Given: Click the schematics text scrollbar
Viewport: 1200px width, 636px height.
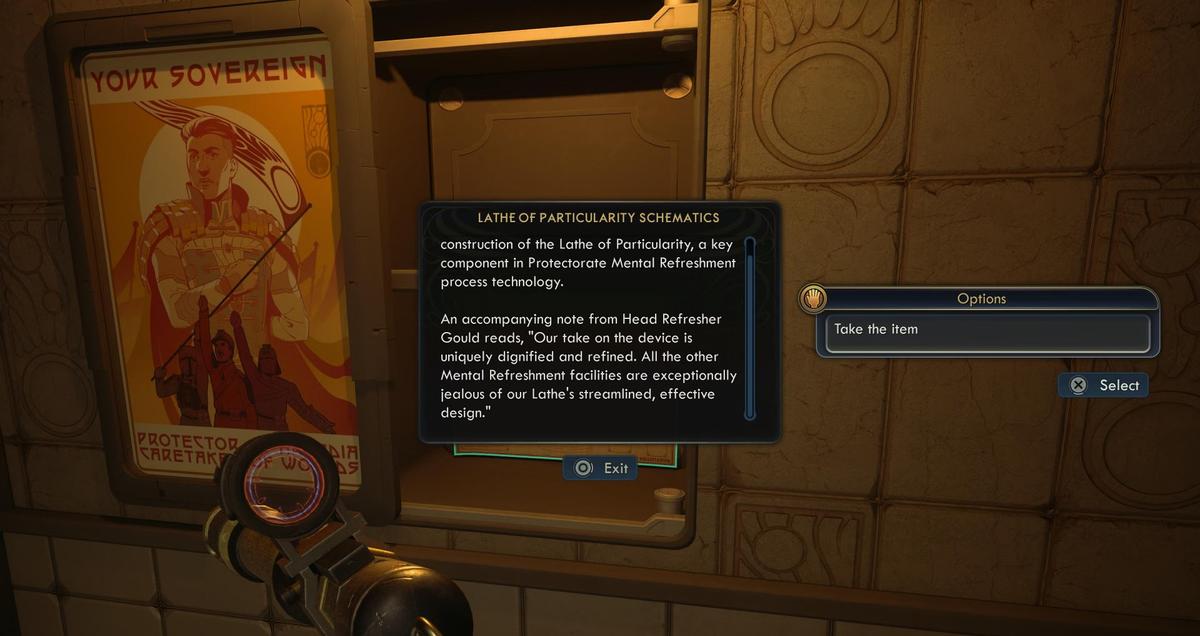Looking at the screenshot, I should [750, 327].
